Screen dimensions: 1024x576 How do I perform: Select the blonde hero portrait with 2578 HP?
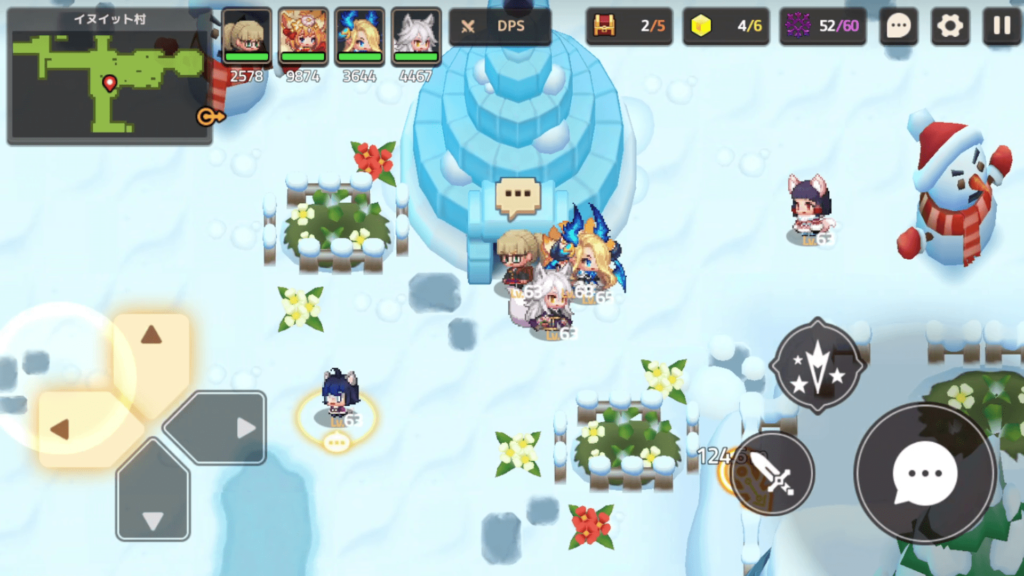246,37
